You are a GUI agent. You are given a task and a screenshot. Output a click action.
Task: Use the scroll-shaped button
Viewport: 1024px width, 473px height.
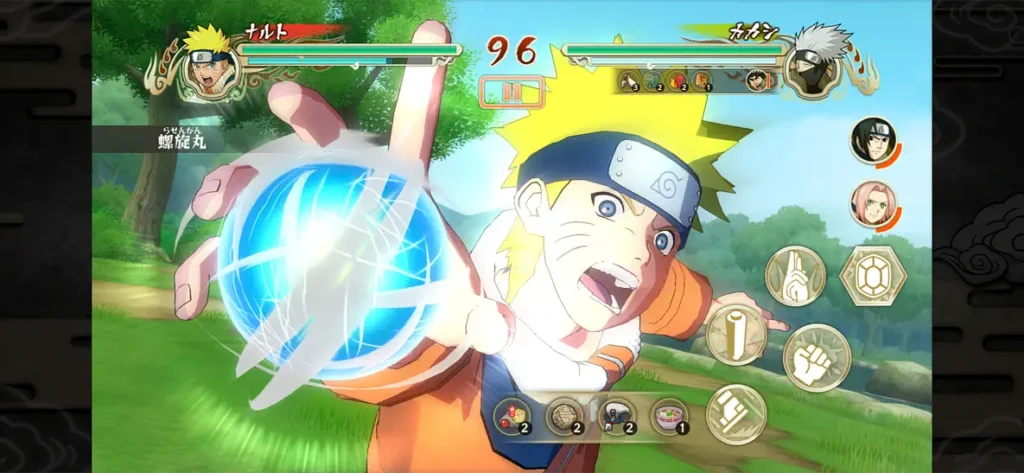point(736,335)
